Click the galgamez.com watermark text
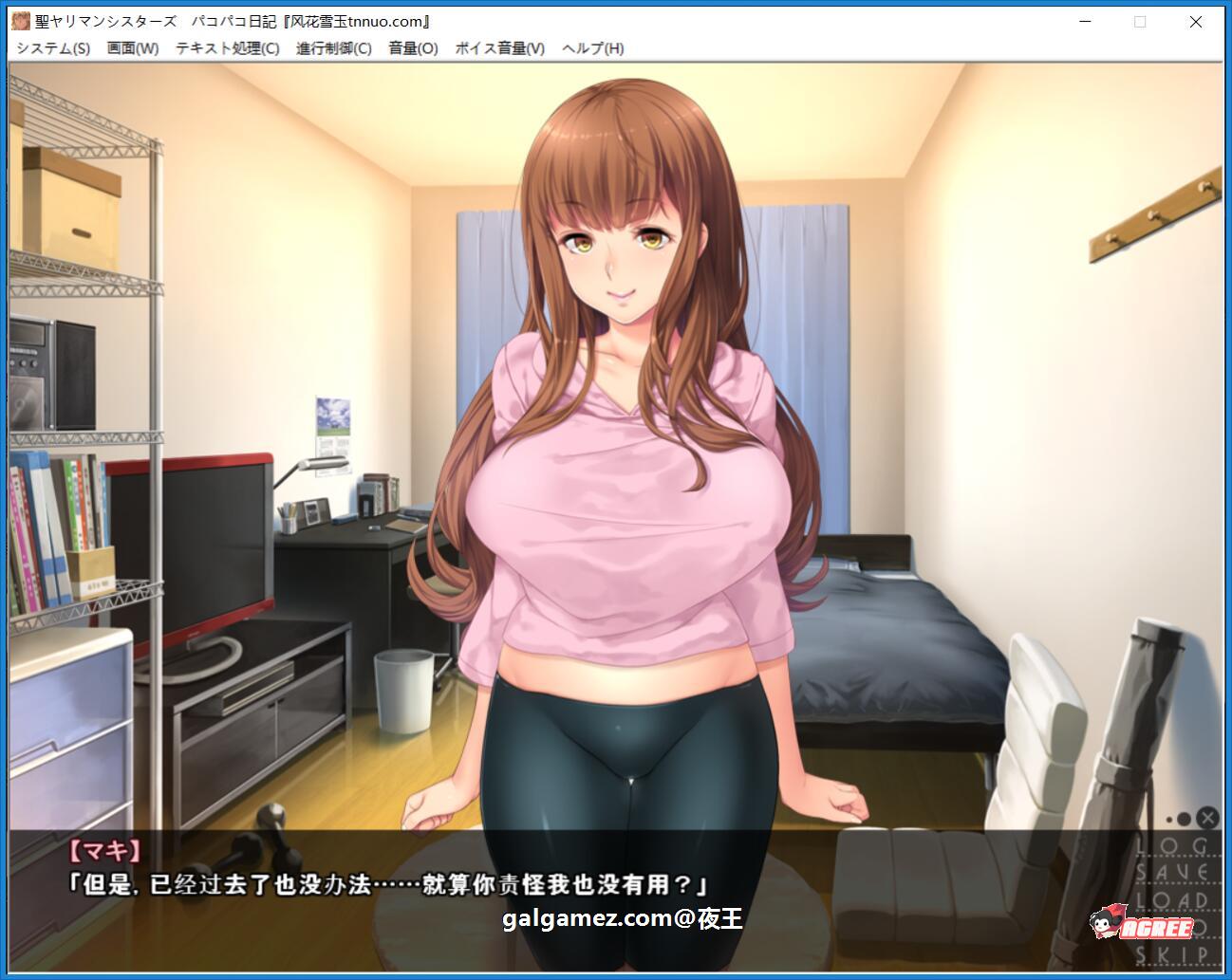This screenshot has width=1232, height=980. [x=618, y=916]
